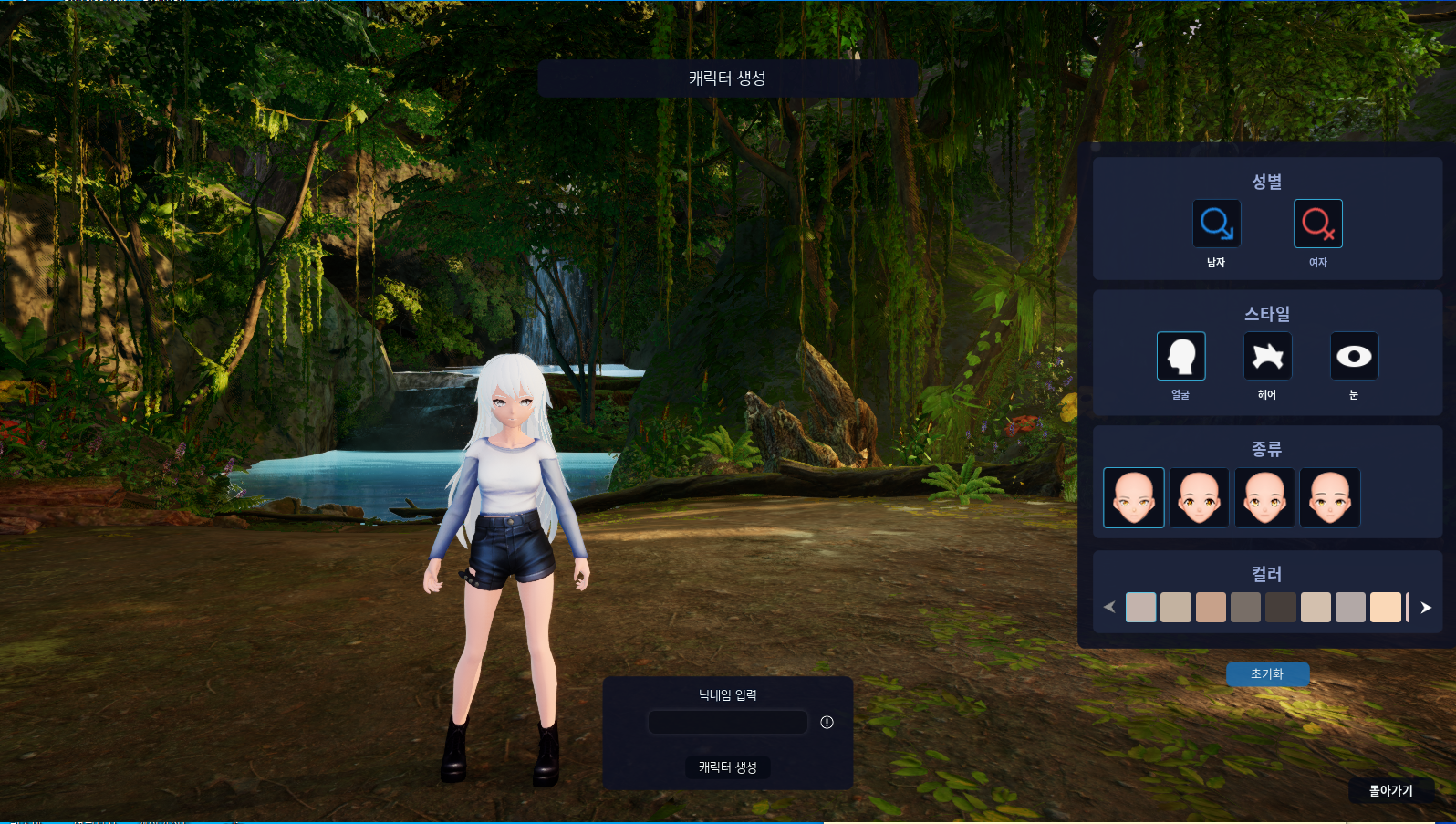The width and height of the screenshot is (1456, 824).
Task: Open the hair (헤어) style category
Action: coord(1267,356)
